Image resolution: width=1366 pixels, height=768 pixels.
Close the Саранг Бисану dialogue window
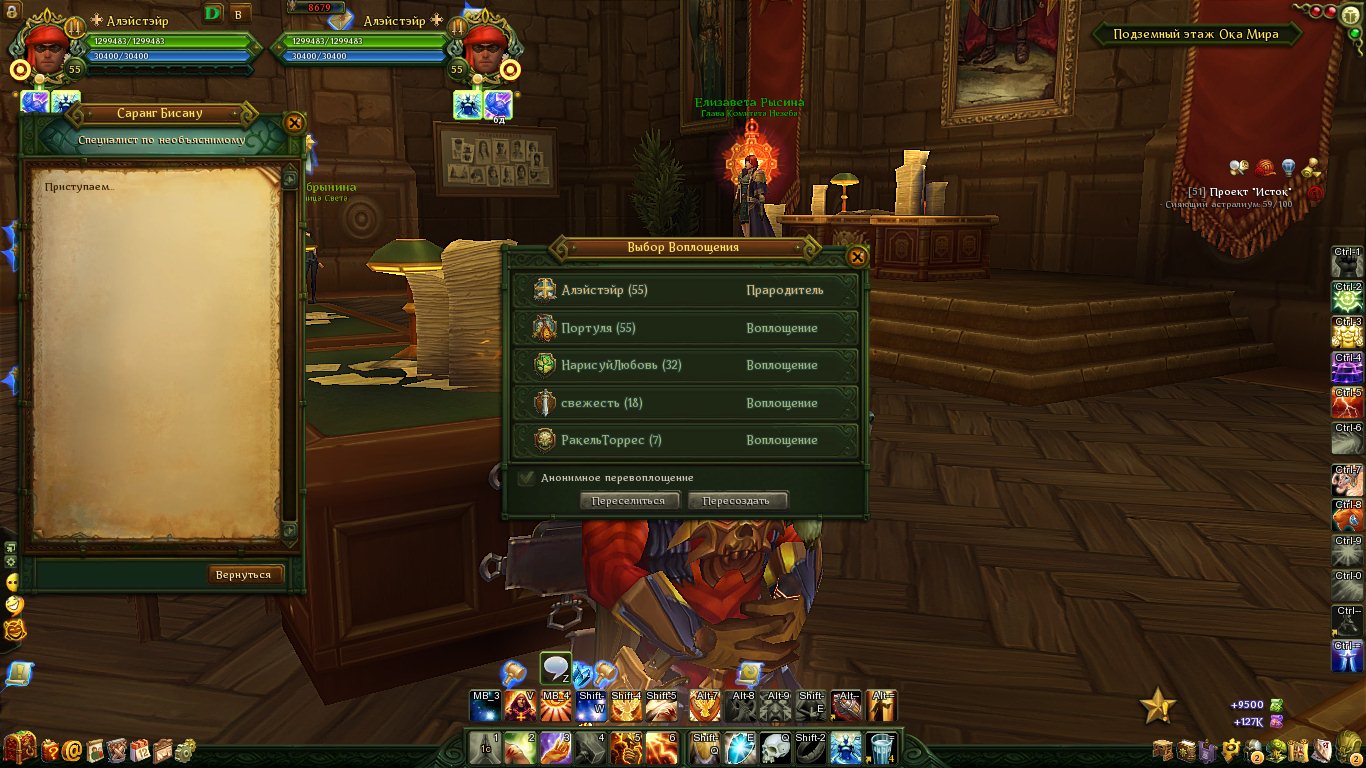[294, 123]
